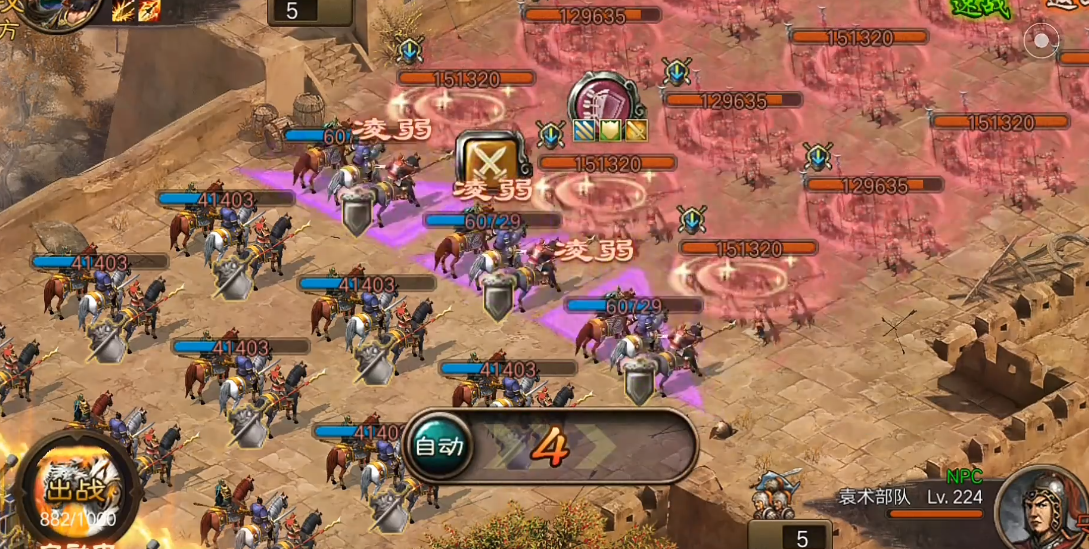Open the 袁术部队 NPC general portrait
The image size is (1089, 549).
(x=1040, y=507)
